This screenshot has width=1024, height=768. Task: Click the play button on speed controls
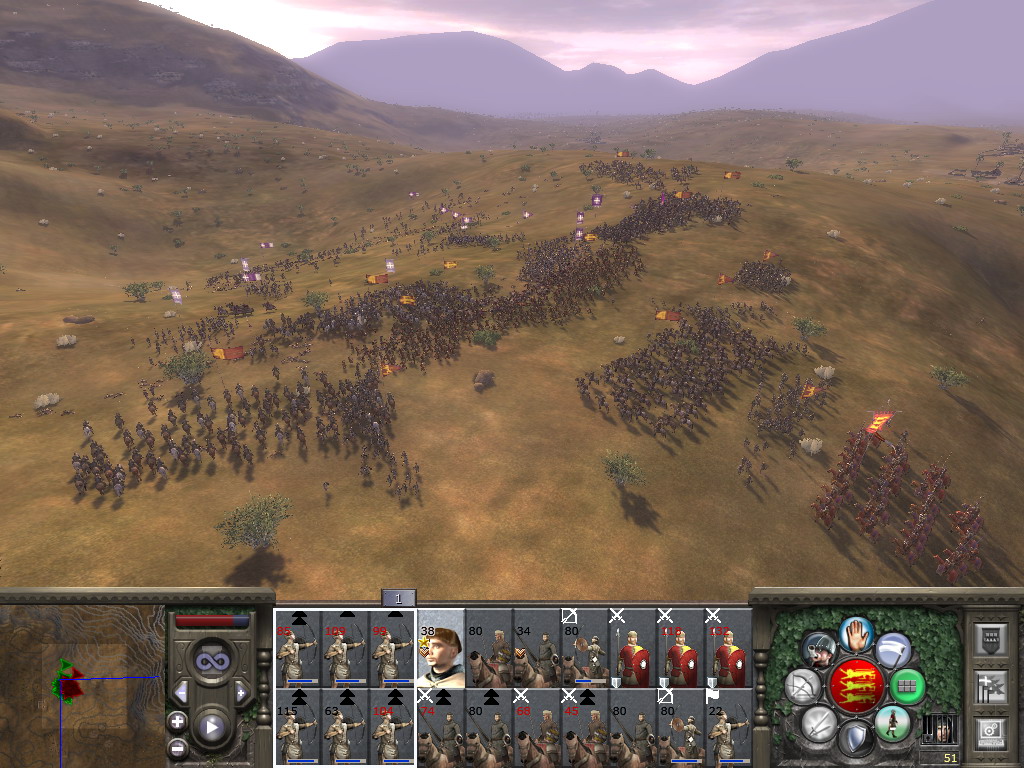[211, 727]
